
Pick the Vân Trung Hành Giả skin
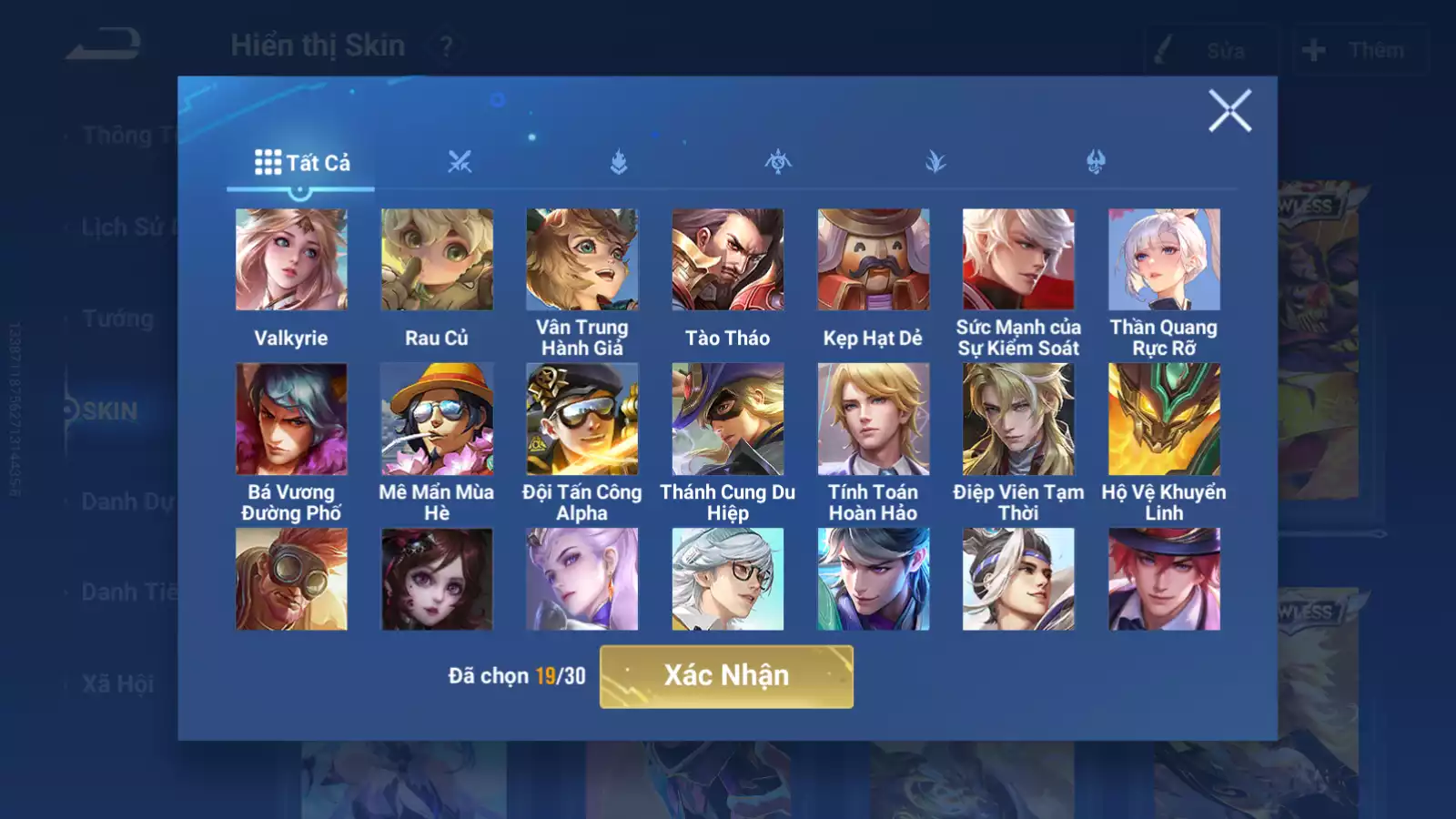point(582,260)
